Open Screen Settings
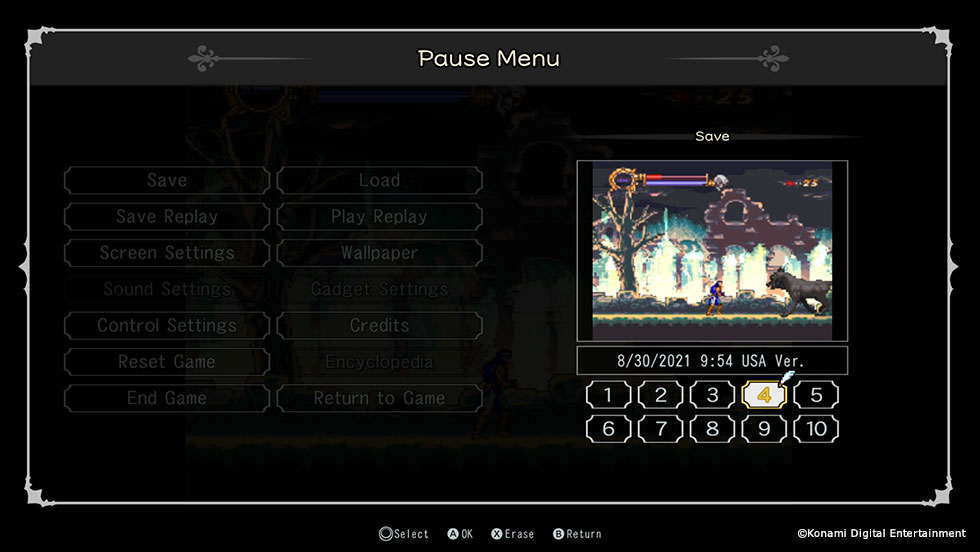This screenshot has height=552, width=980. coord(167,253)
